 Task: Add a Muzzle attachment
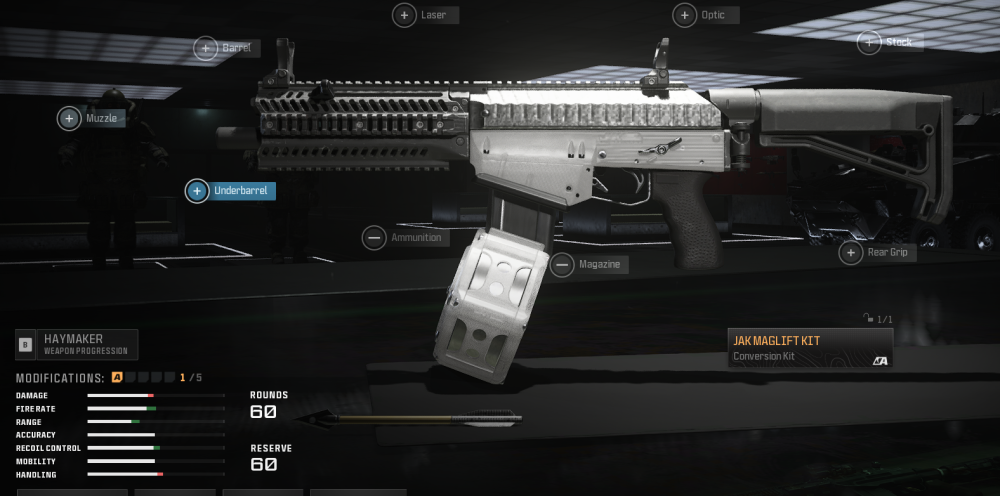(69, 118)
